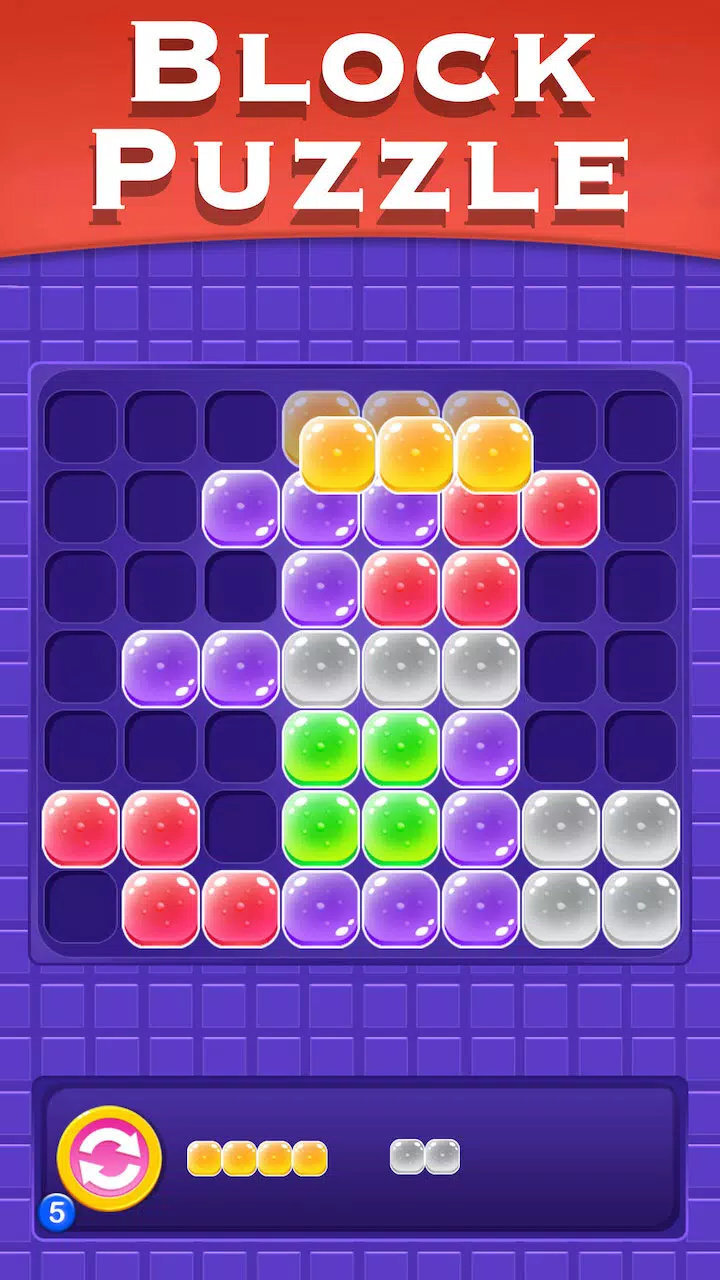The width and height of the screenshot is (720, 1280).
Task: Select the yellow four-block piece in tray
Action: pos(257,1158)
